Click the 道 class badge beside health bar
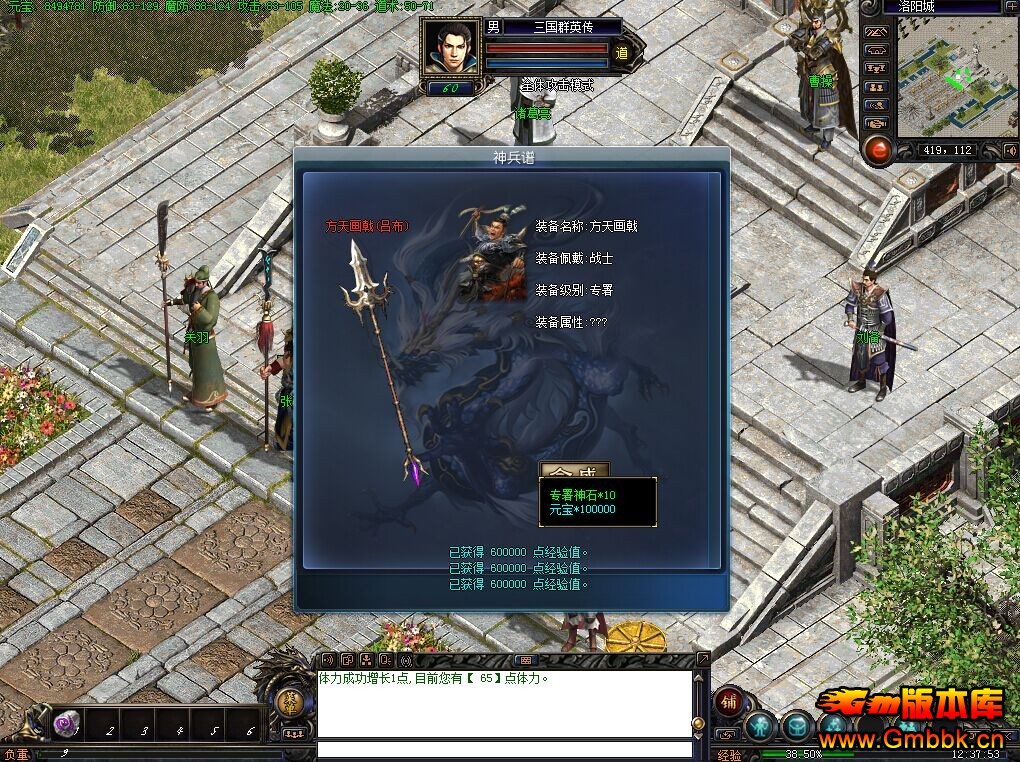The width and height of the screenshot is (1020, 762). click(621, 54)
